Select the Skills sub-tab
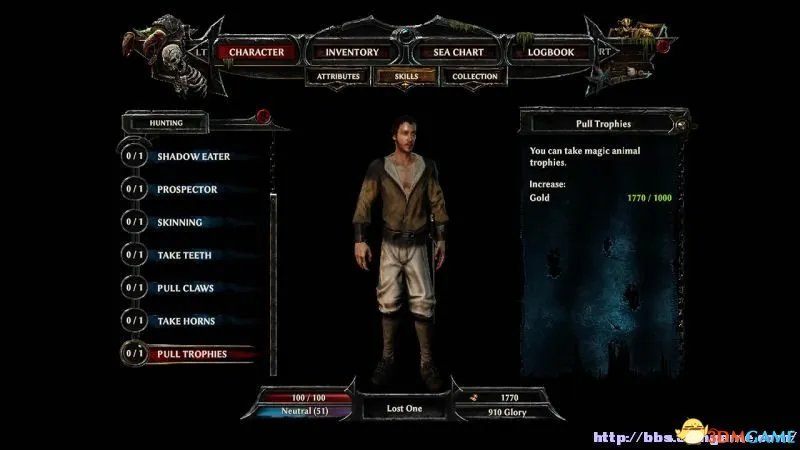 coord(404,76)
